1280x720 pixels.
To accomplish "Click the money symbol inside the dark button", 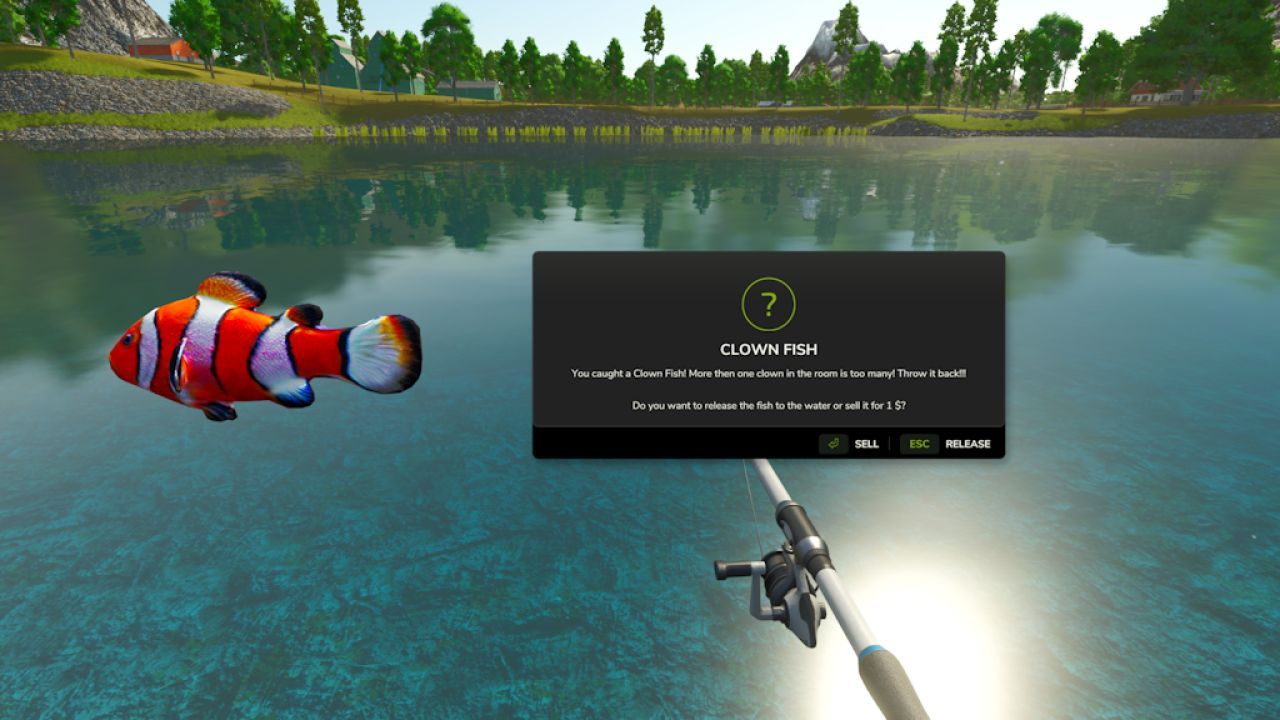I will point(834,443).
